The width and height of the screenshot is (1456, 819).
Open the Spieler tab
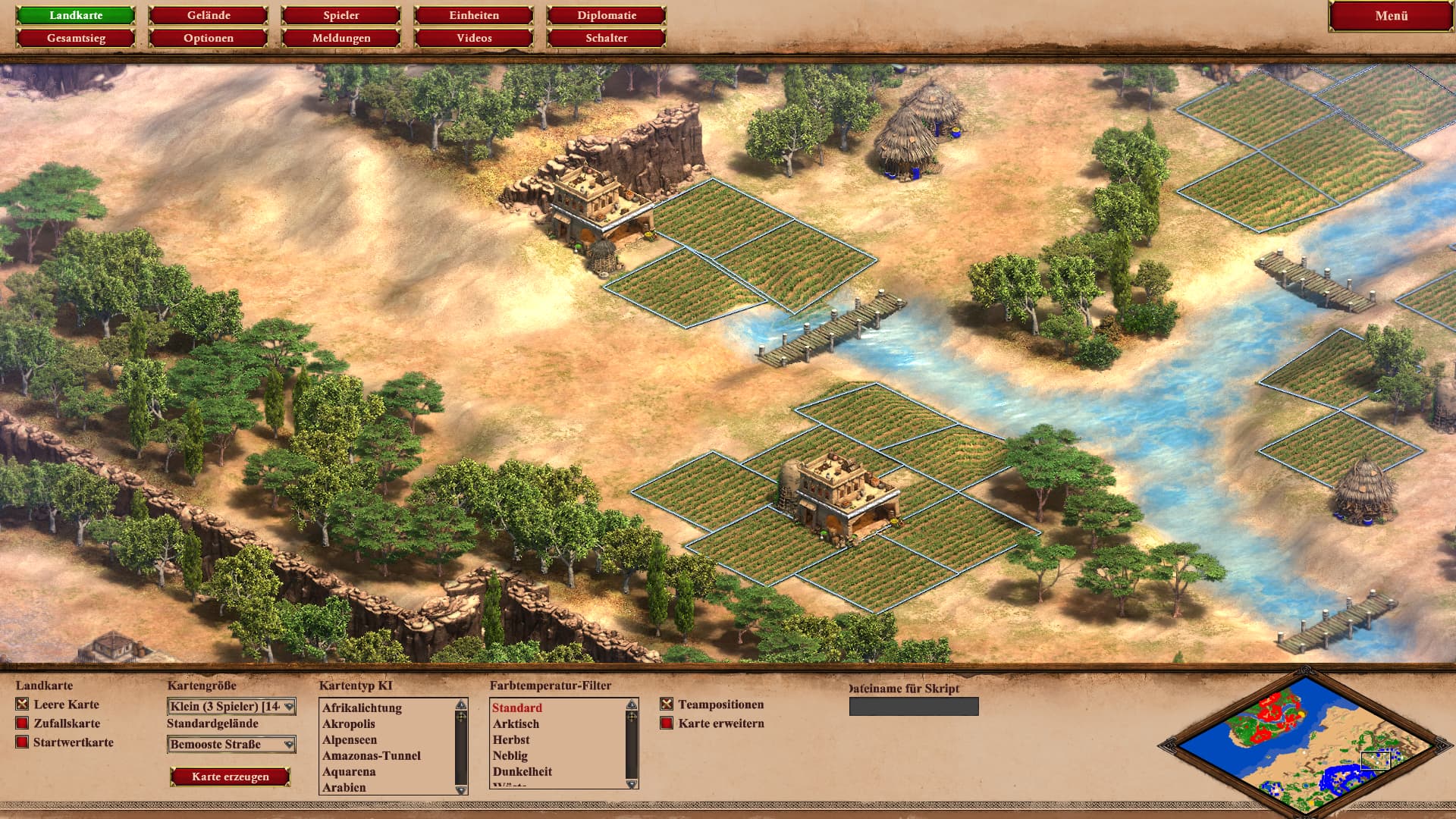341,15
